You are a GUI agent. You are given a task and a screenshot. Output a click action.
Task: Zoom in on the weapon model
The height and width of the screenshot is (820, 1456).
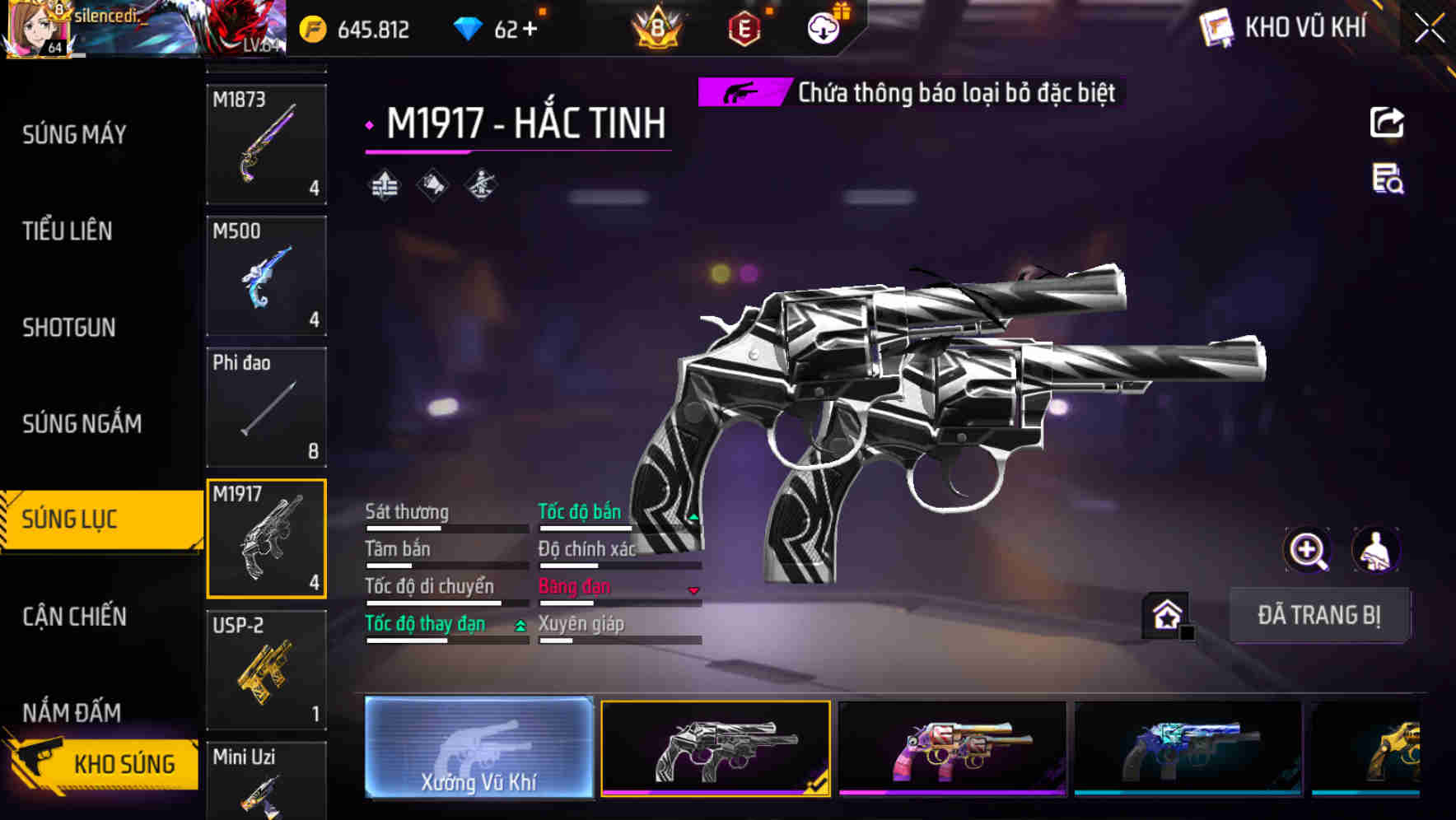(1307, 550)
